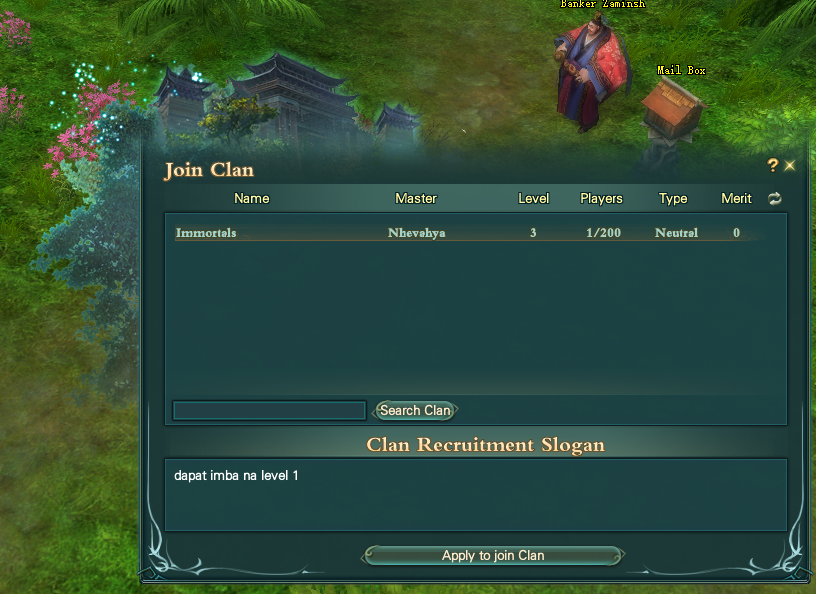This screenshot has height=594, width=816.
Task: Sort clans by Master column header
Action: pos(416,198)
